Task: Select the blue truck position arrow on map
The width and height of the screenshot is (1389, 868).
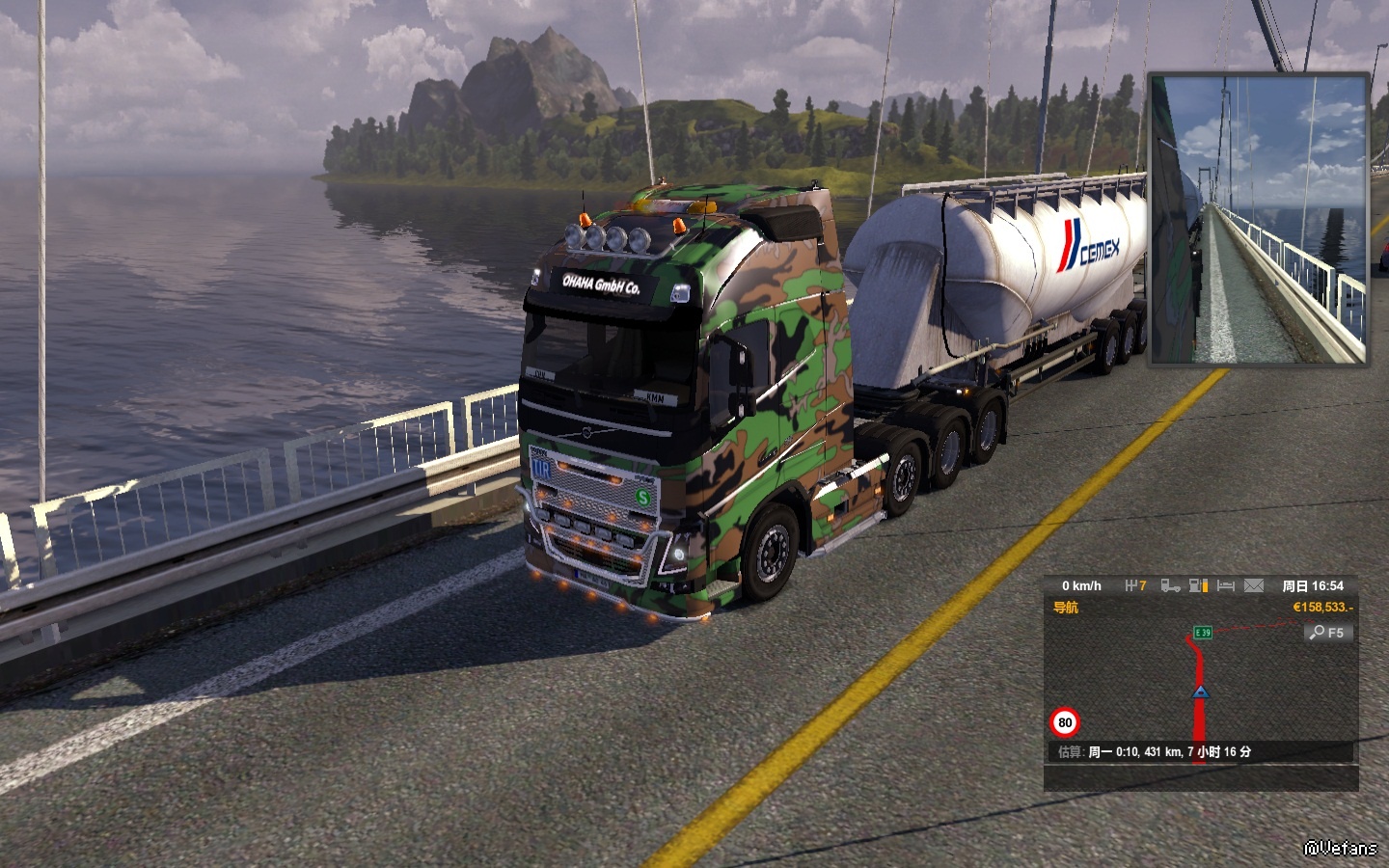Action: point(1200,692)
